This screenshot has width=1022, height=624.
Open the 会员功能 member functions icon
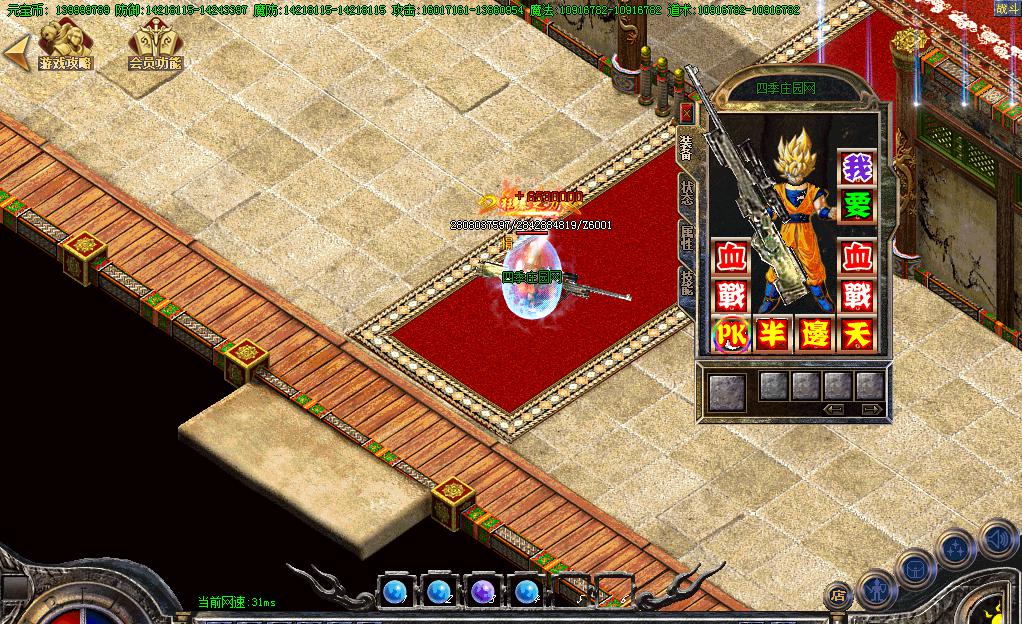156,44
